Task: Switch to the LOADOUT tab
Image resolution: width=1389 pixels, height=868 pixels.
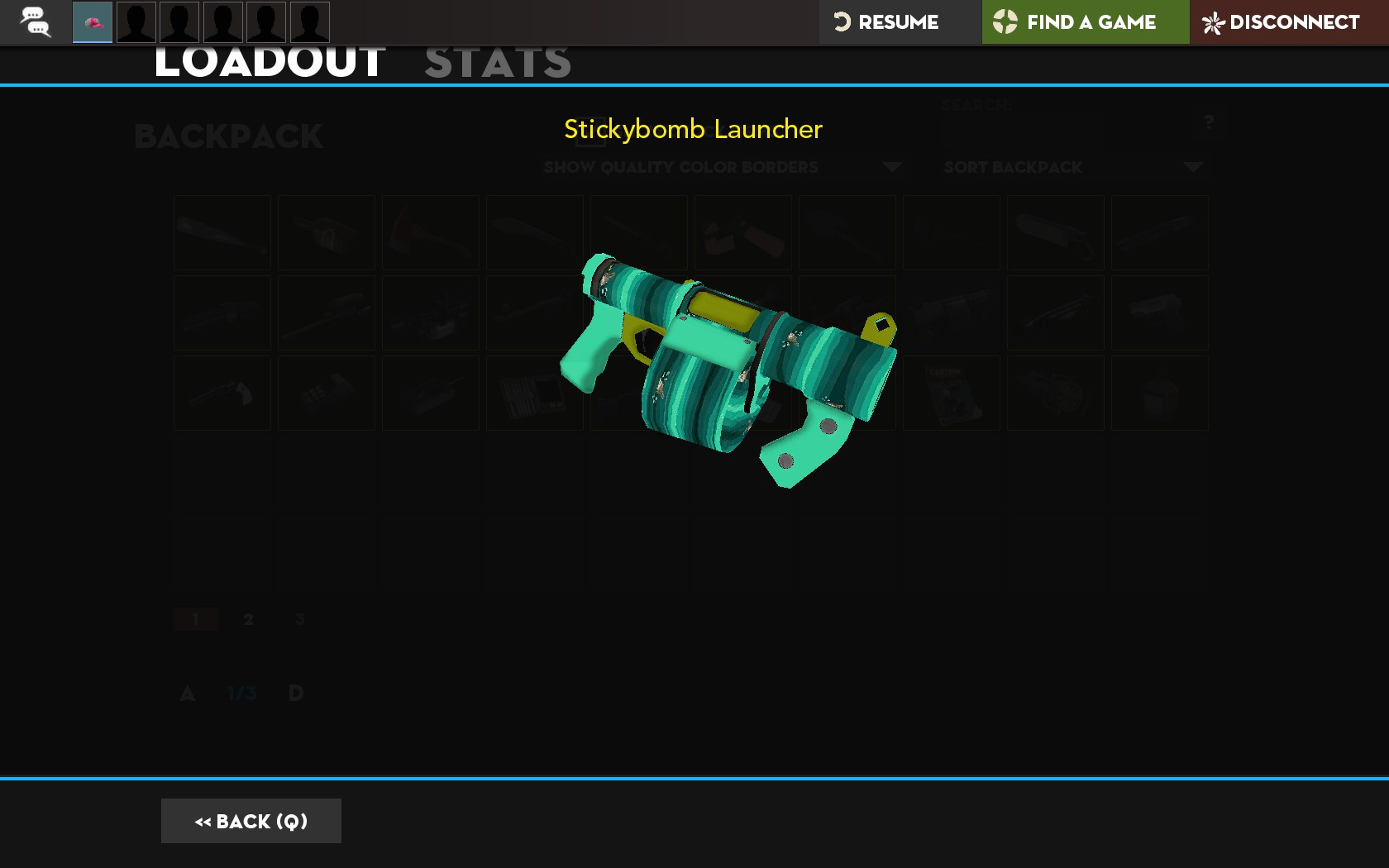Action: pyautogui.click(x=268, y=60)
